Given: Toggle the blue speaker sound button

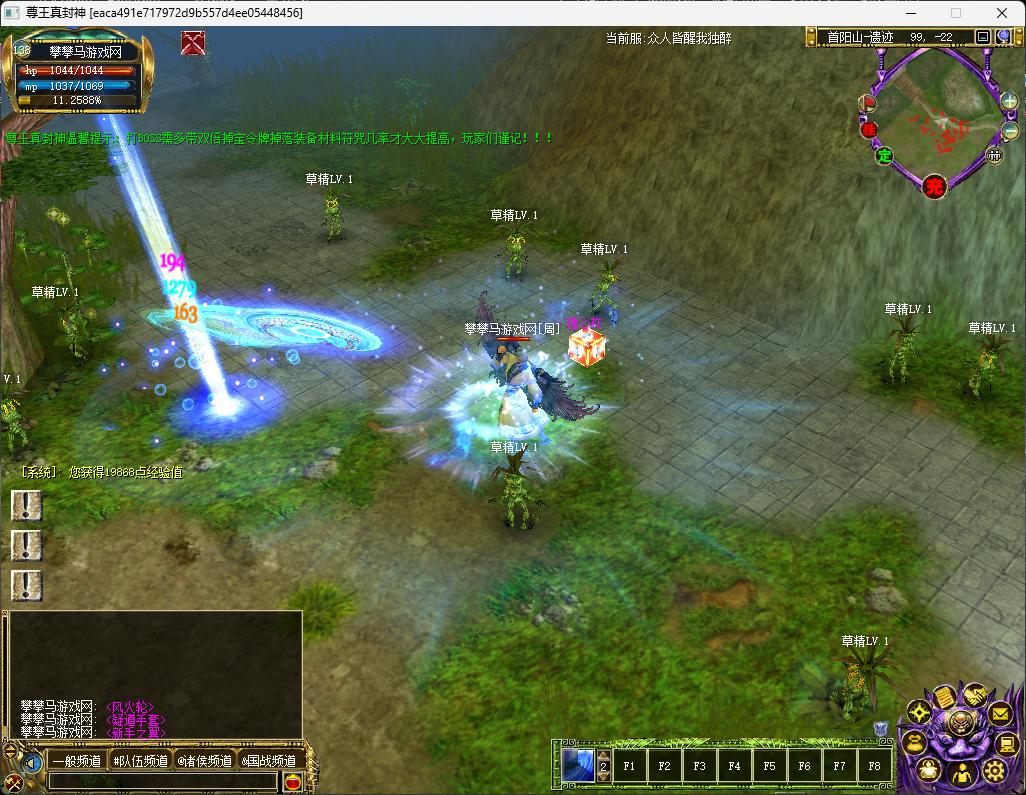Looking at the screenshot, I should 31,763.
